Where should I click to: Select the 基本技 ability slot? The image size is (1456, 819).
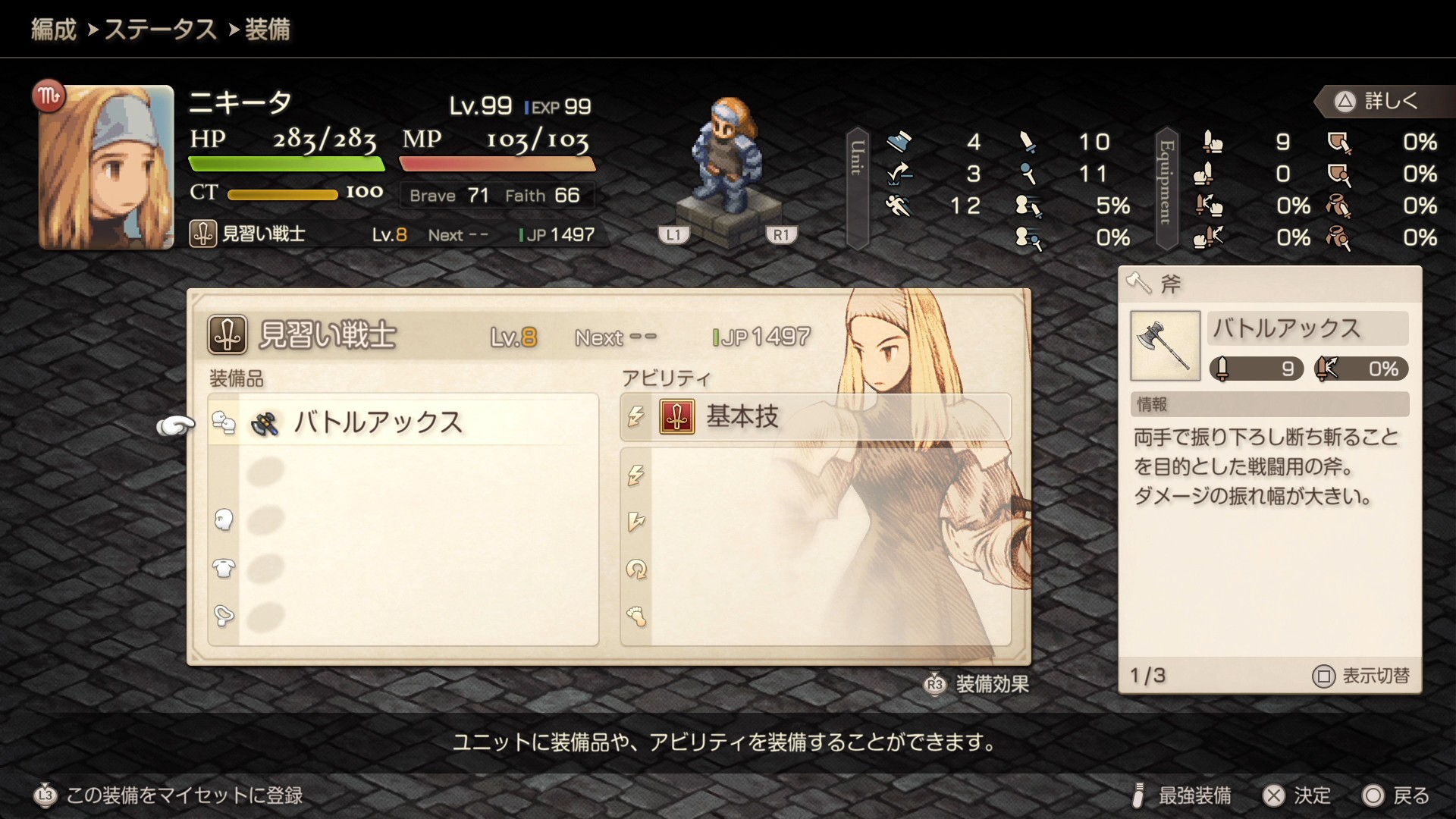(x=815, y=417)
